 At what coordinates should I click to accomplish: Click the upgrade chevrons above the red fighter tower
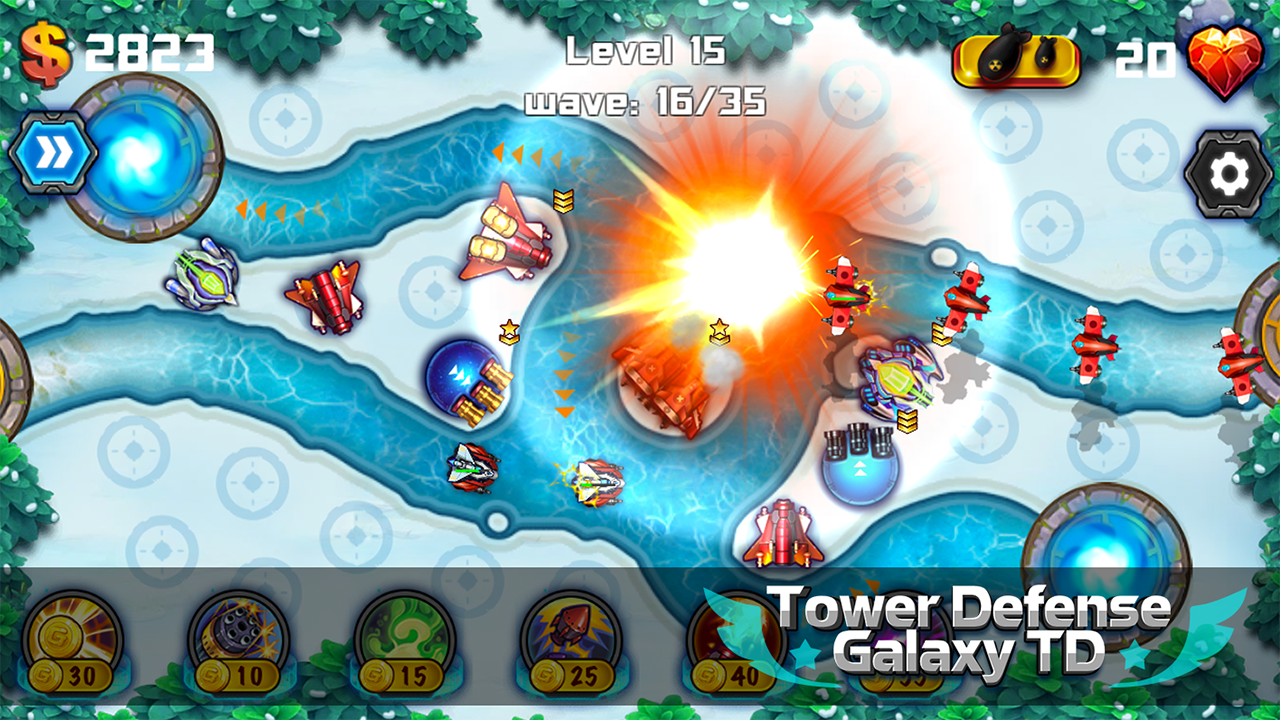click(565, 200)
